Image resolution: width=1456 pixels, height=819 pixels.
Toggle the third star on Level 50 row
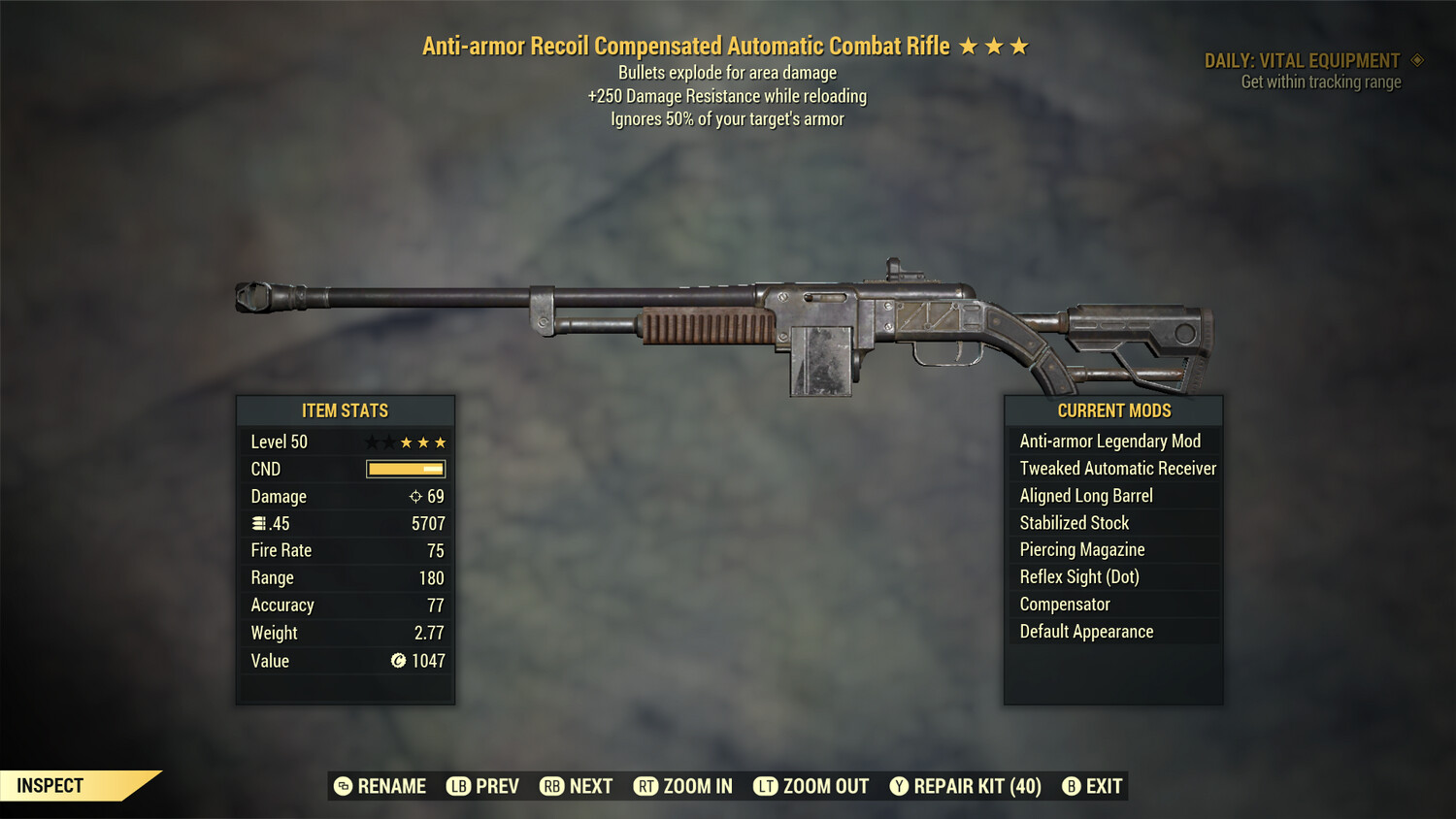click(x=406, y=442)
